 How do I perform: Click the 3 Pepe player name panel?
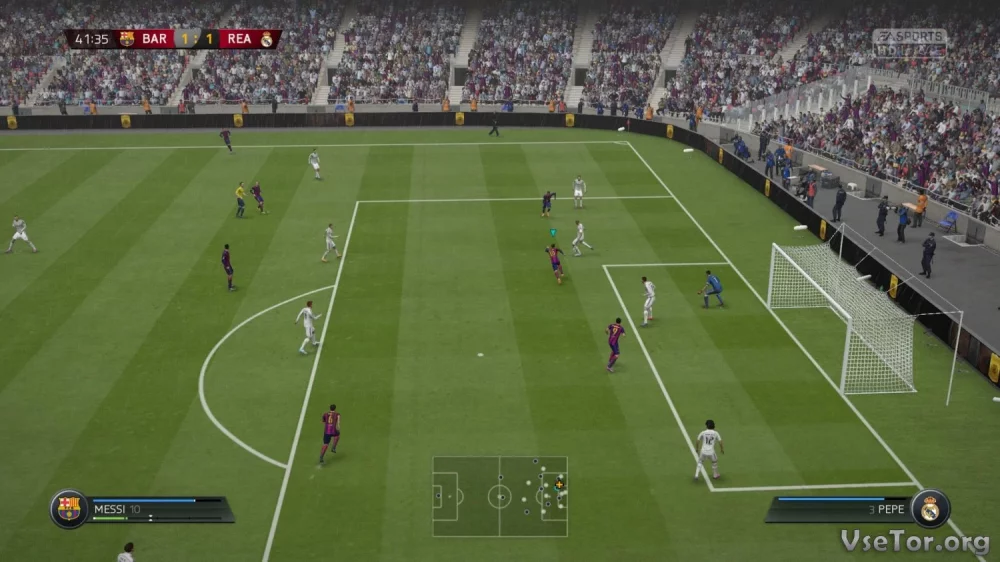[838, 510]
